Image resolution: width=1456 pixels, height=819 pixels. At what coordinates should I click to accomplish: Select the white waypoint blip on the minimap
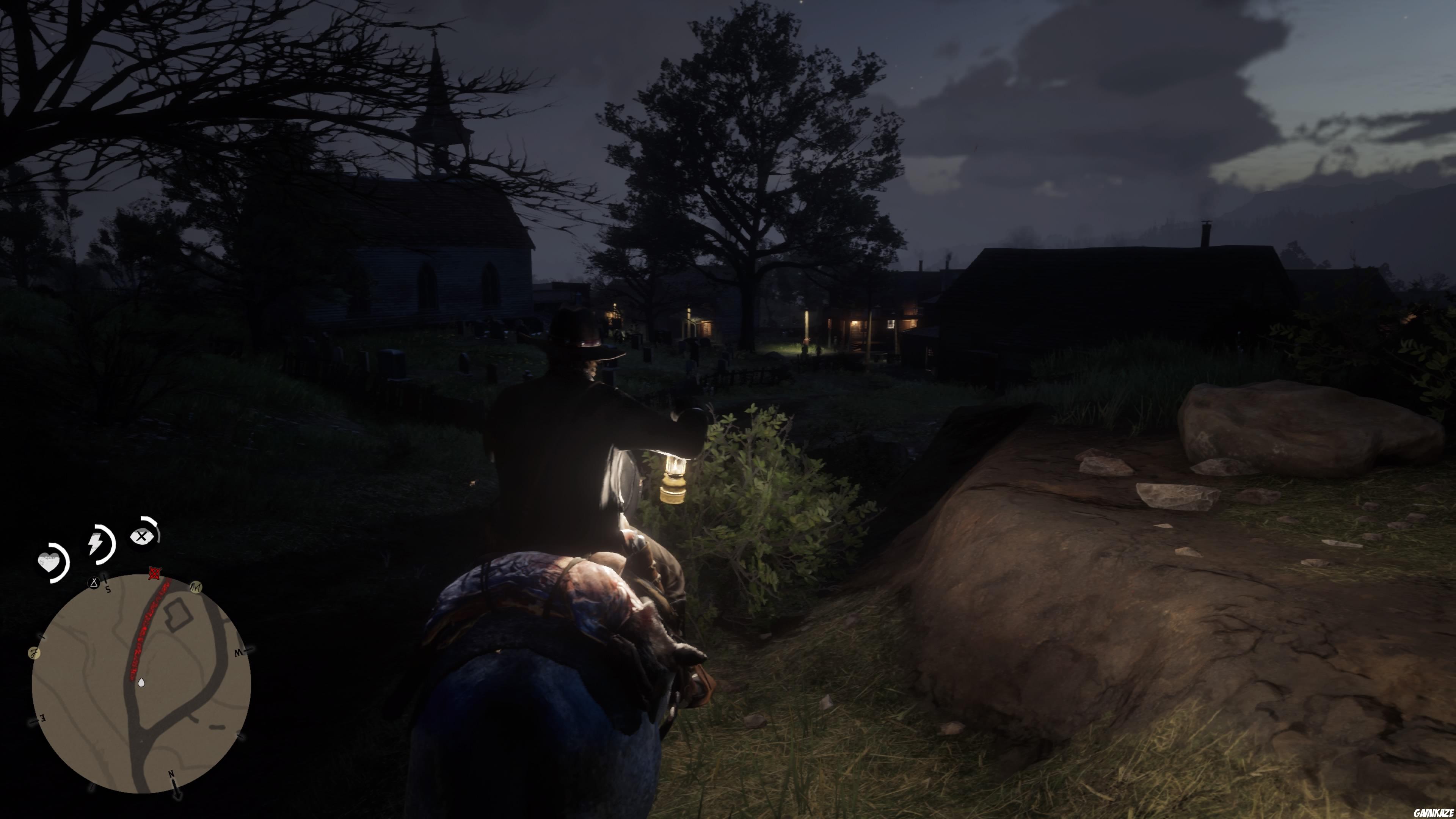click(141, 683)
